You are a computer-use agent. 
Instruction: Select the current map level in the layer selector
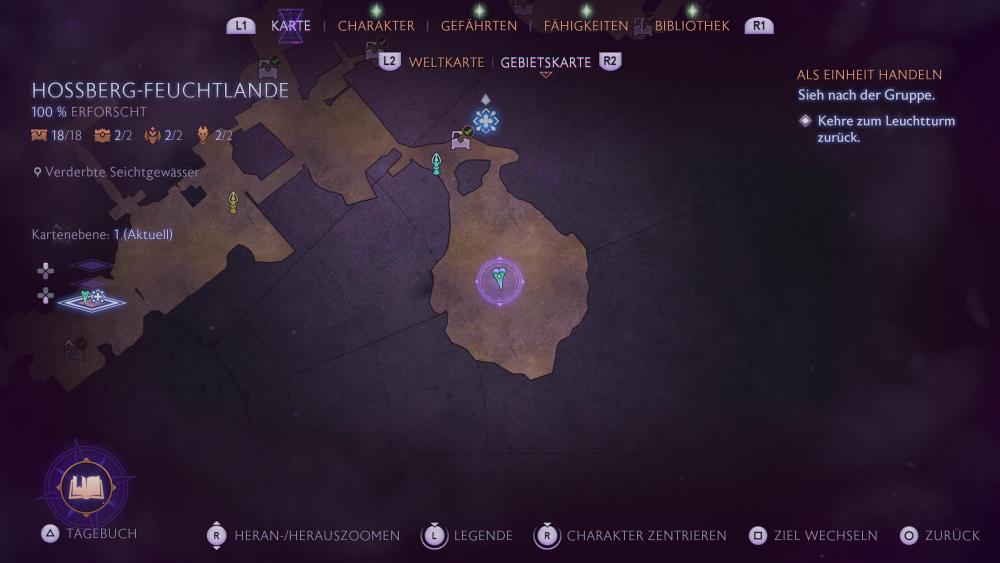(91, 298)
